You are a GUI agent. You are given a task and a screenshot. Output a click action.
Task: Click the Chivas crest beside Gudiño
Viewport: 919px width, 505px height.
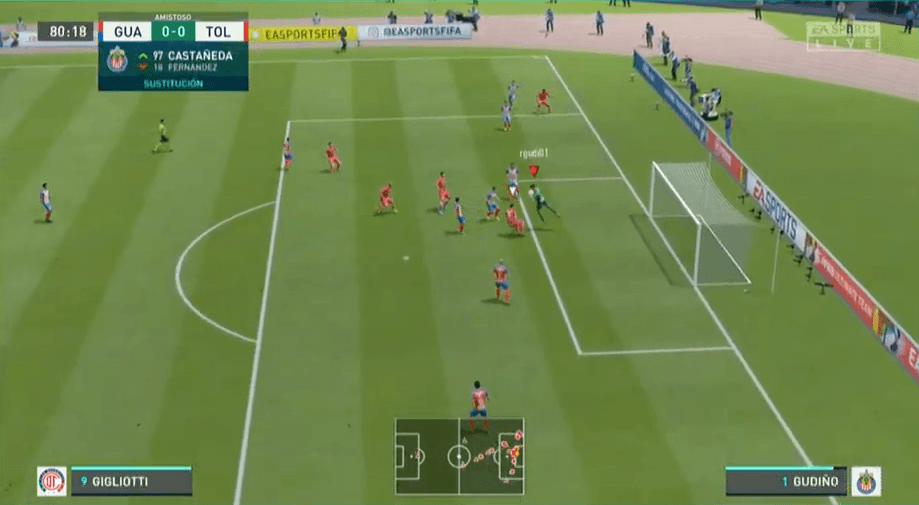click(x=866, y=481)
